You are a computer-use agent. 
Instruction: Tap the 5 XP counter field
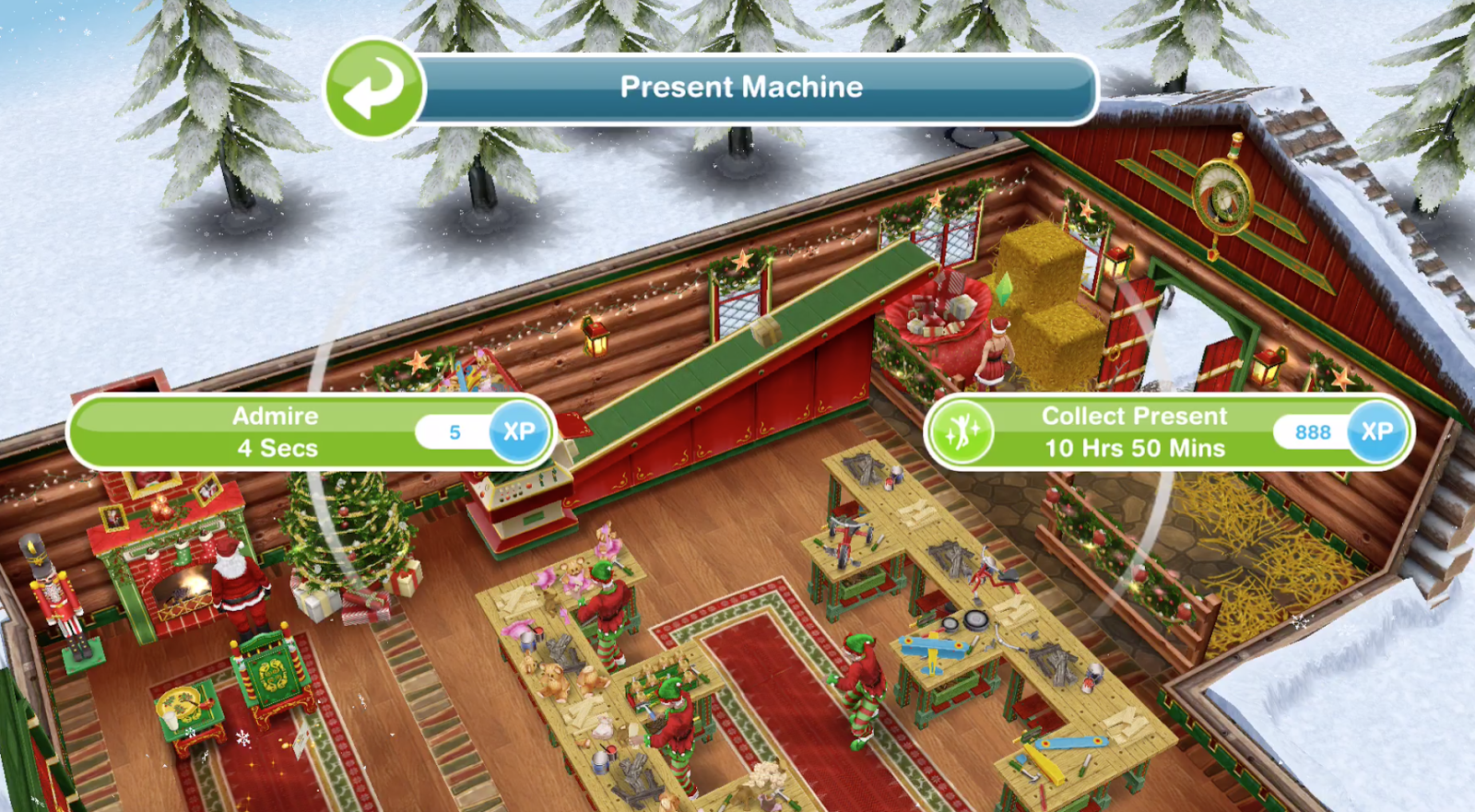point(454,431)
